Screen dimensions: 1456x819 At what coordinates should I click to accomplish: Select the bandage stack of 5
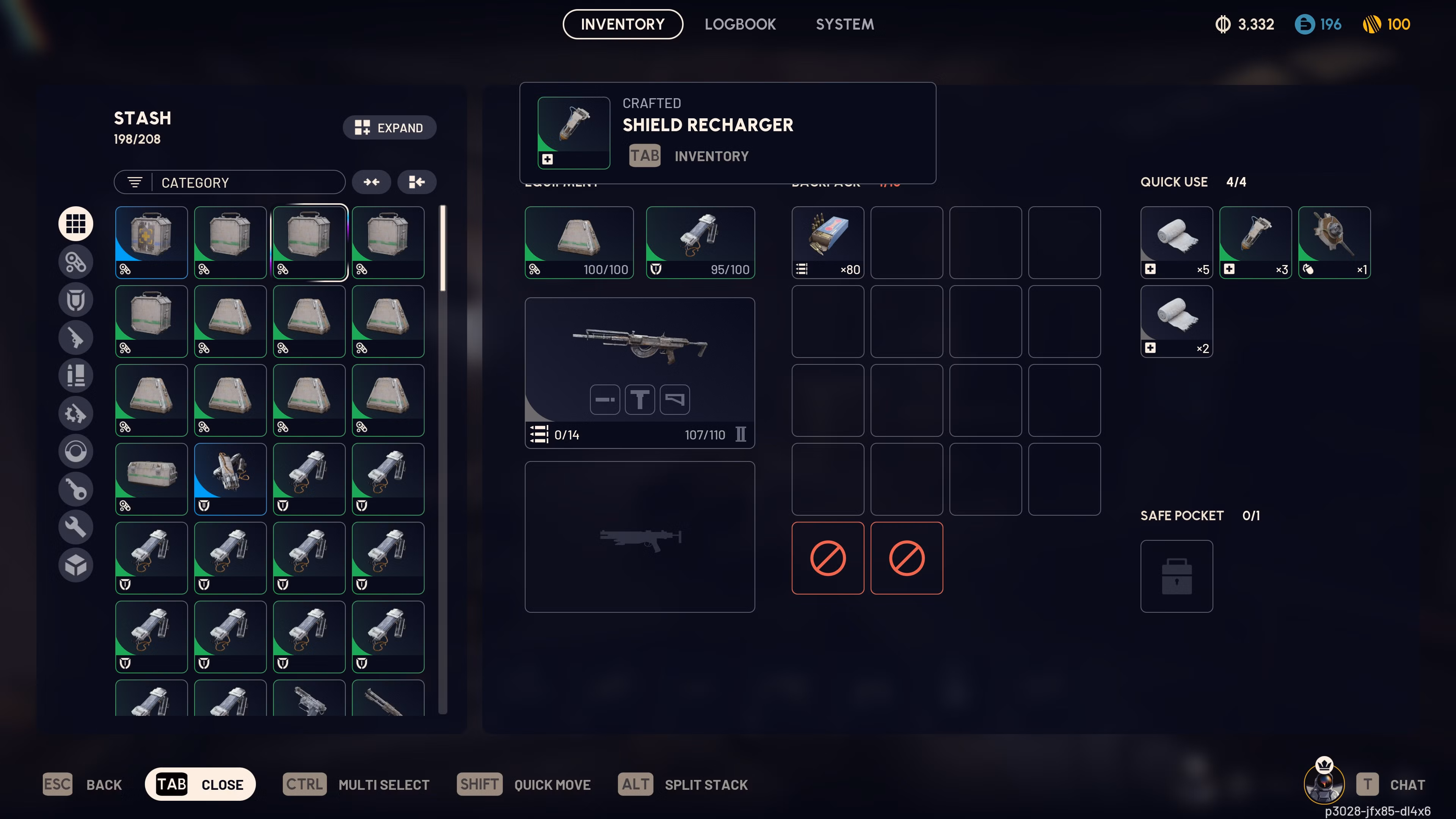click(x=1176, y=243)
